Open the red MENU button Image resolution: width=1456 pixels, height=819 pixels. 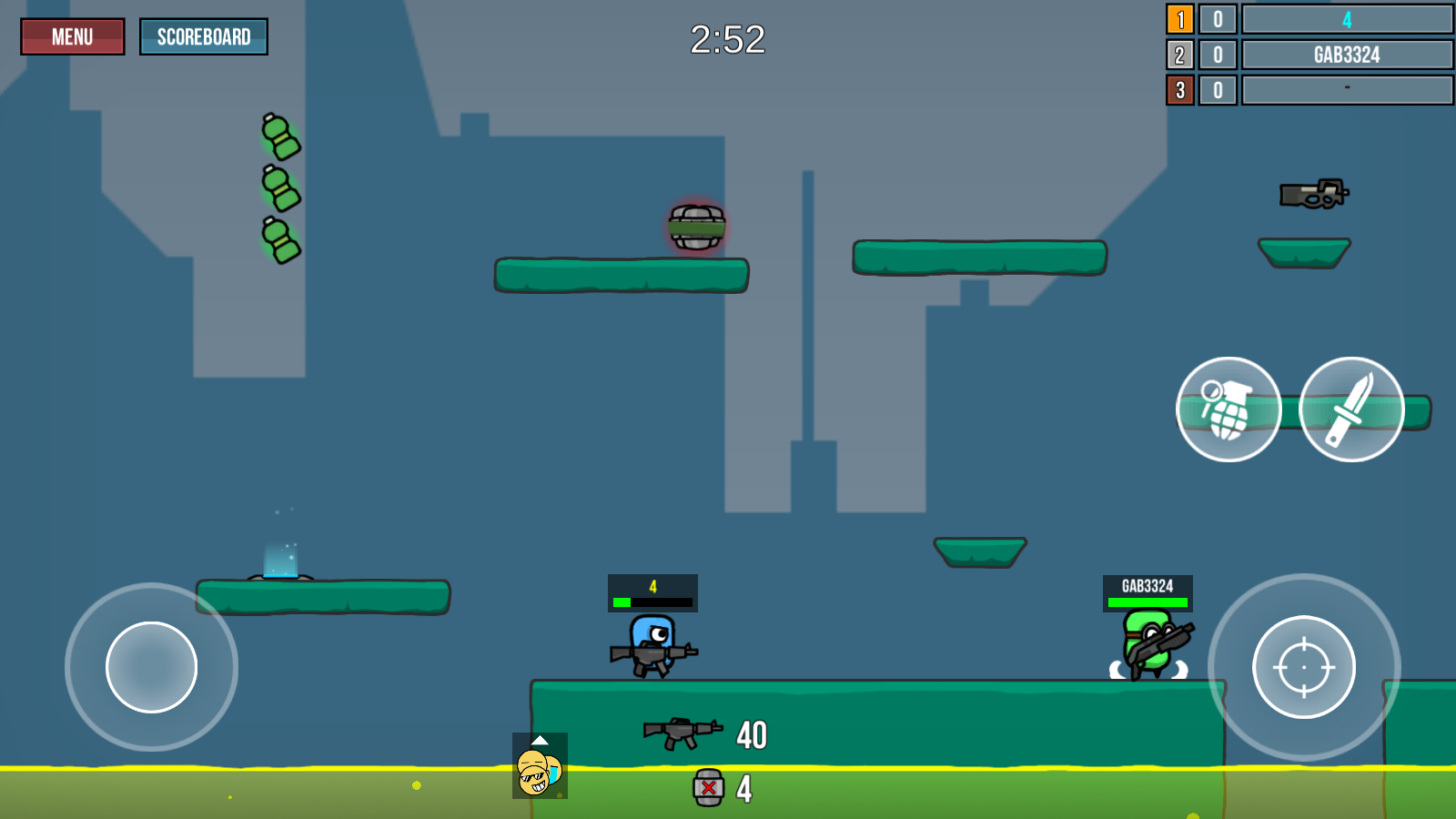tap(73, 37)
